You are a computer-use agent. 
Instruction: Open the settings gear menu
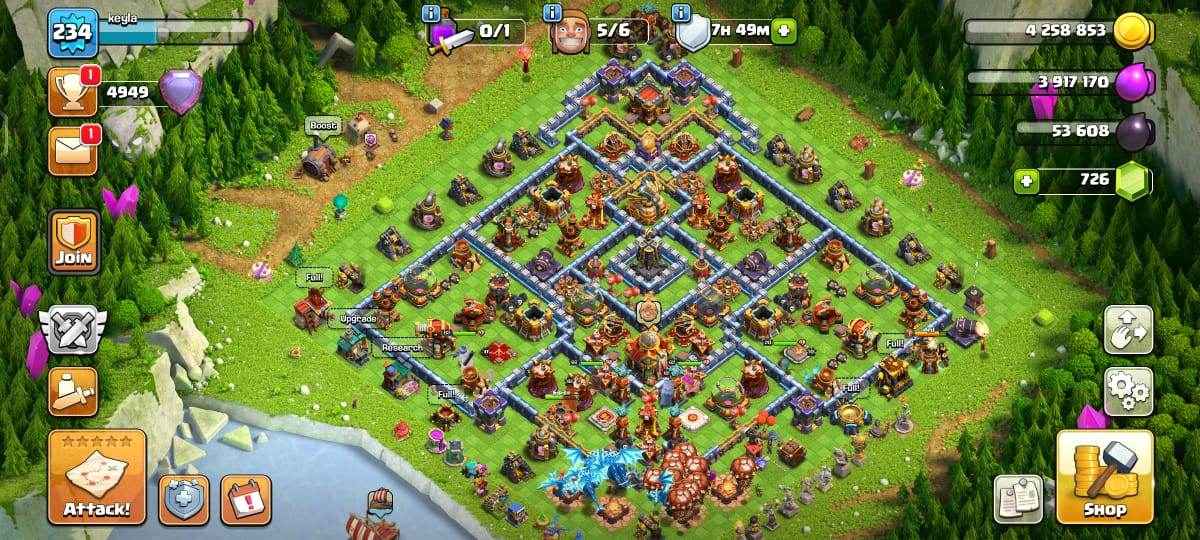tap(1127, 391)
